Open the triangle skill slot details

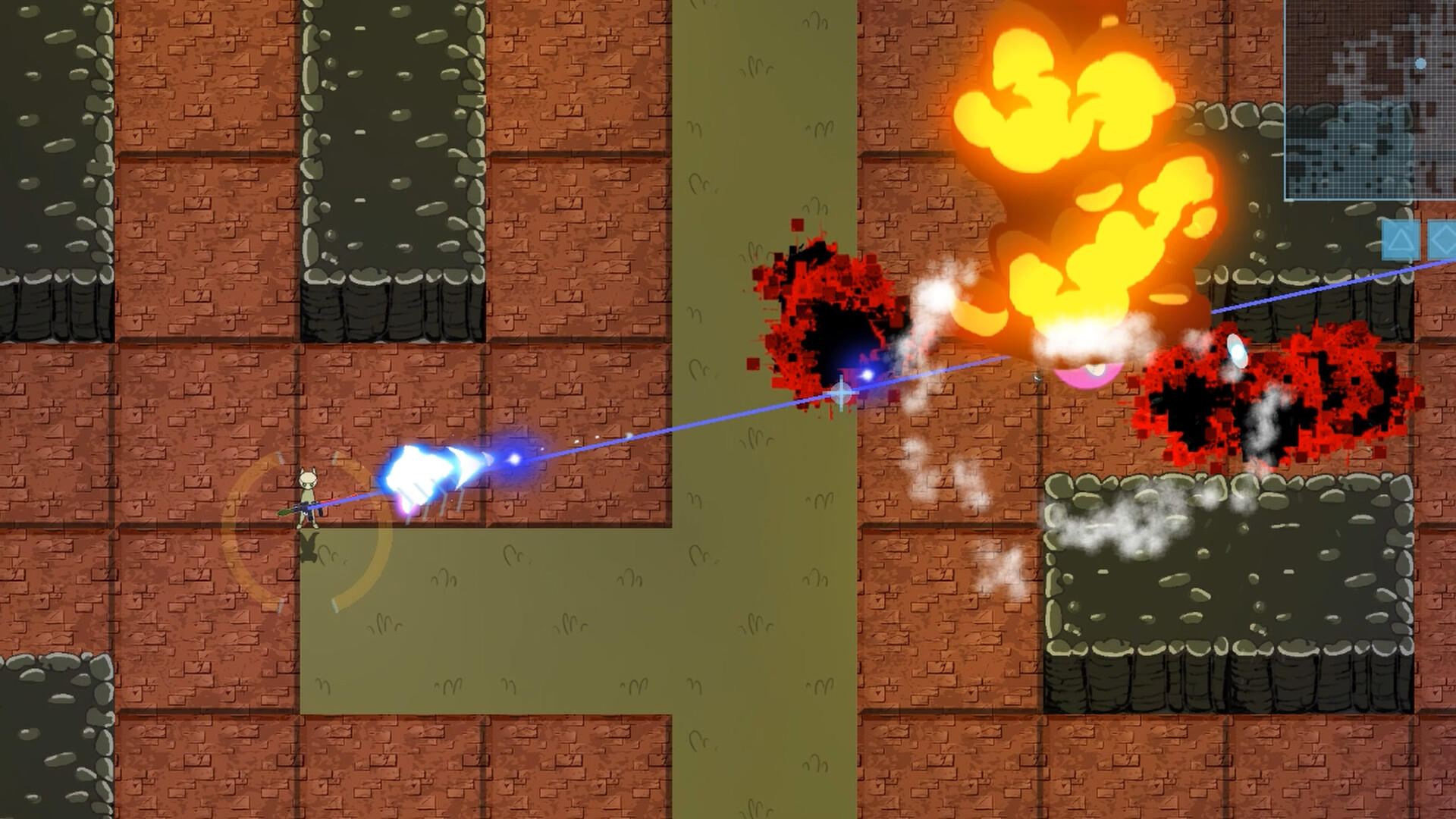1401,237
